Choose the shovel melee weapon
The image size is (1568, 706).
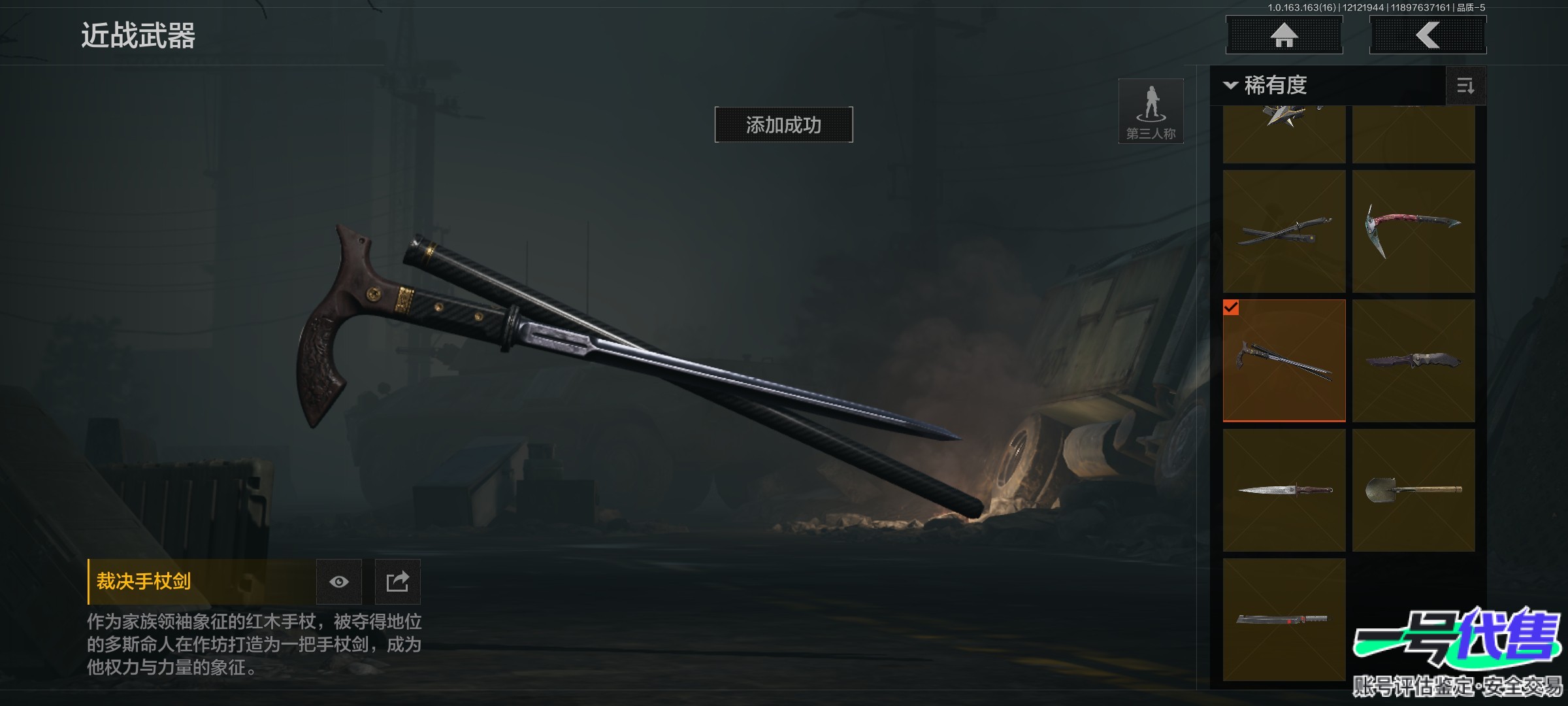pyautogui.click(x=1413, y=490)
